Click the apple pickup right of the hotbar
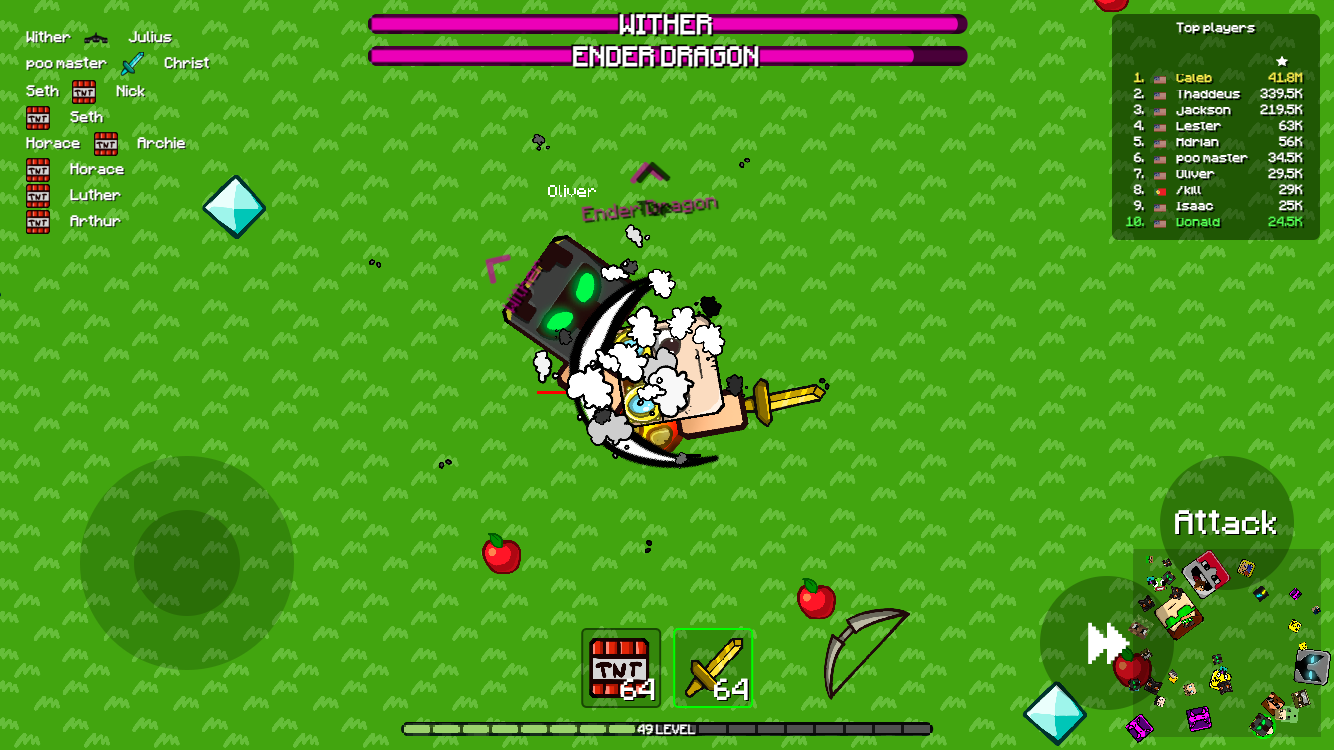This screenshot has height=750, width=1334. 817,600
